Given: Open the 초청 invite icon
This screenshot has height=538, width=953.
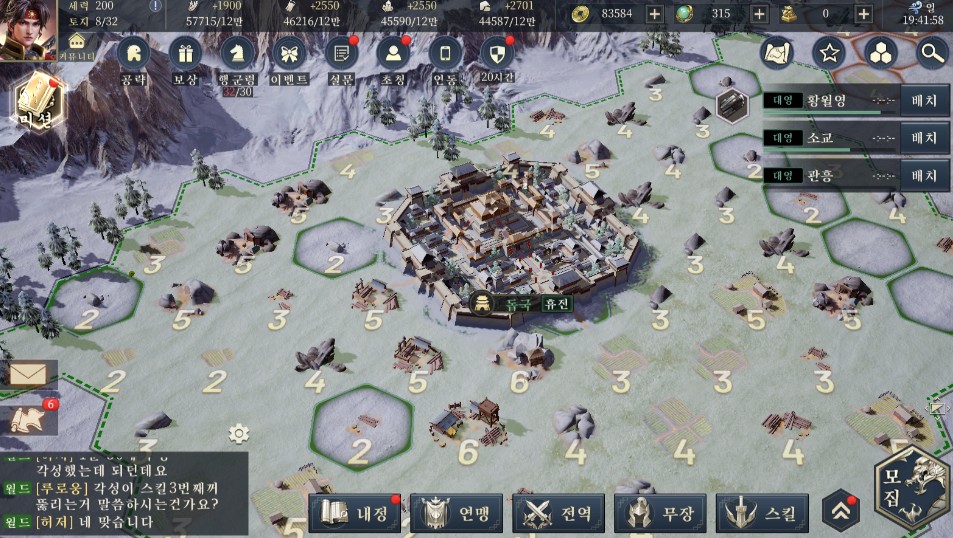Looking at the screenshot, I should tap(394, 55).
